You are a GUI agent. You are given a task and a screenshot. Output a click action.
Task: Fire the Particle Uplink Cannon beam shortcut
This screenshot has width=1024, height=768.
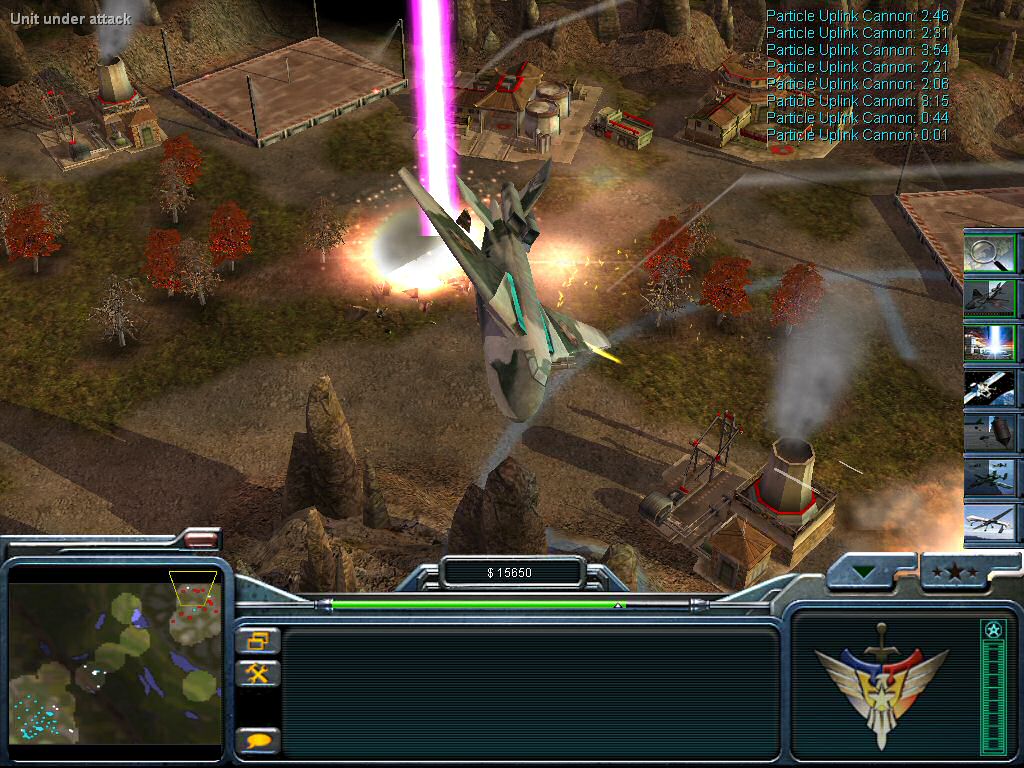(x=990, y=342)
